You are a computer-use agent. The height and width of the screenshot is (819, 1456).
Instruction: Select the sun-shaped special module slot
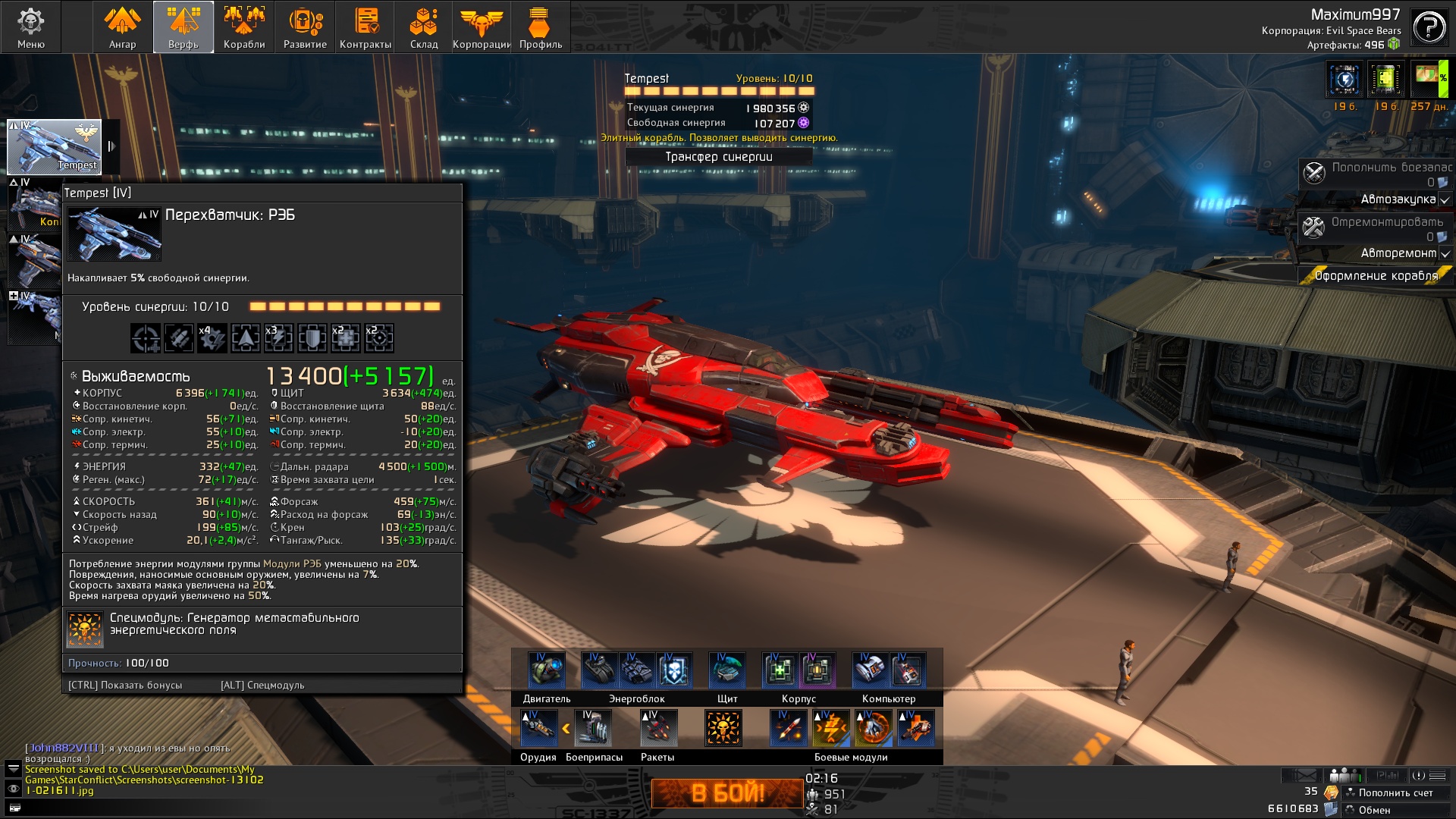pos(723,728)
